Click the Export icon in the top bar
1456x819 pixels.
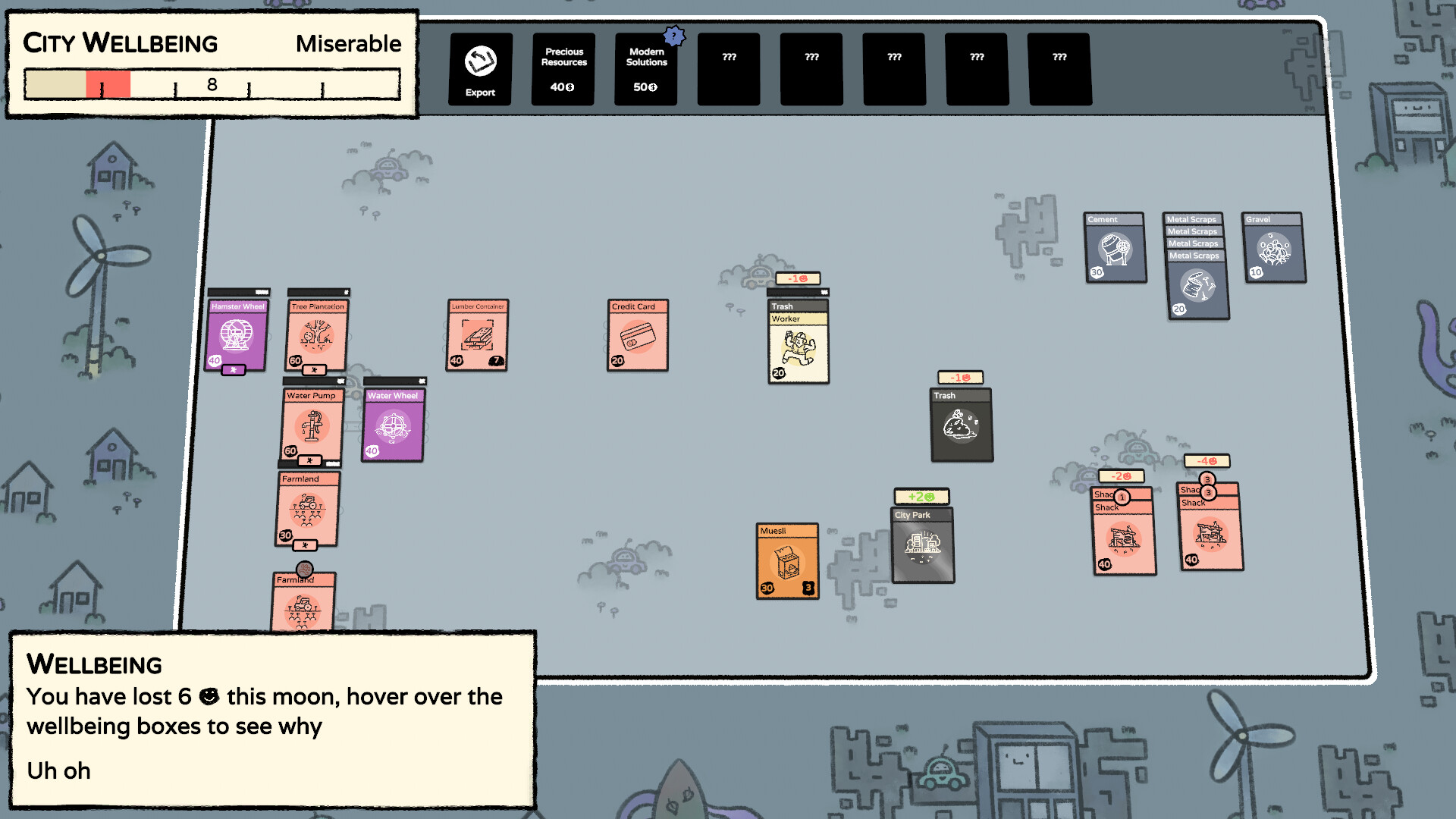[479, 68]
